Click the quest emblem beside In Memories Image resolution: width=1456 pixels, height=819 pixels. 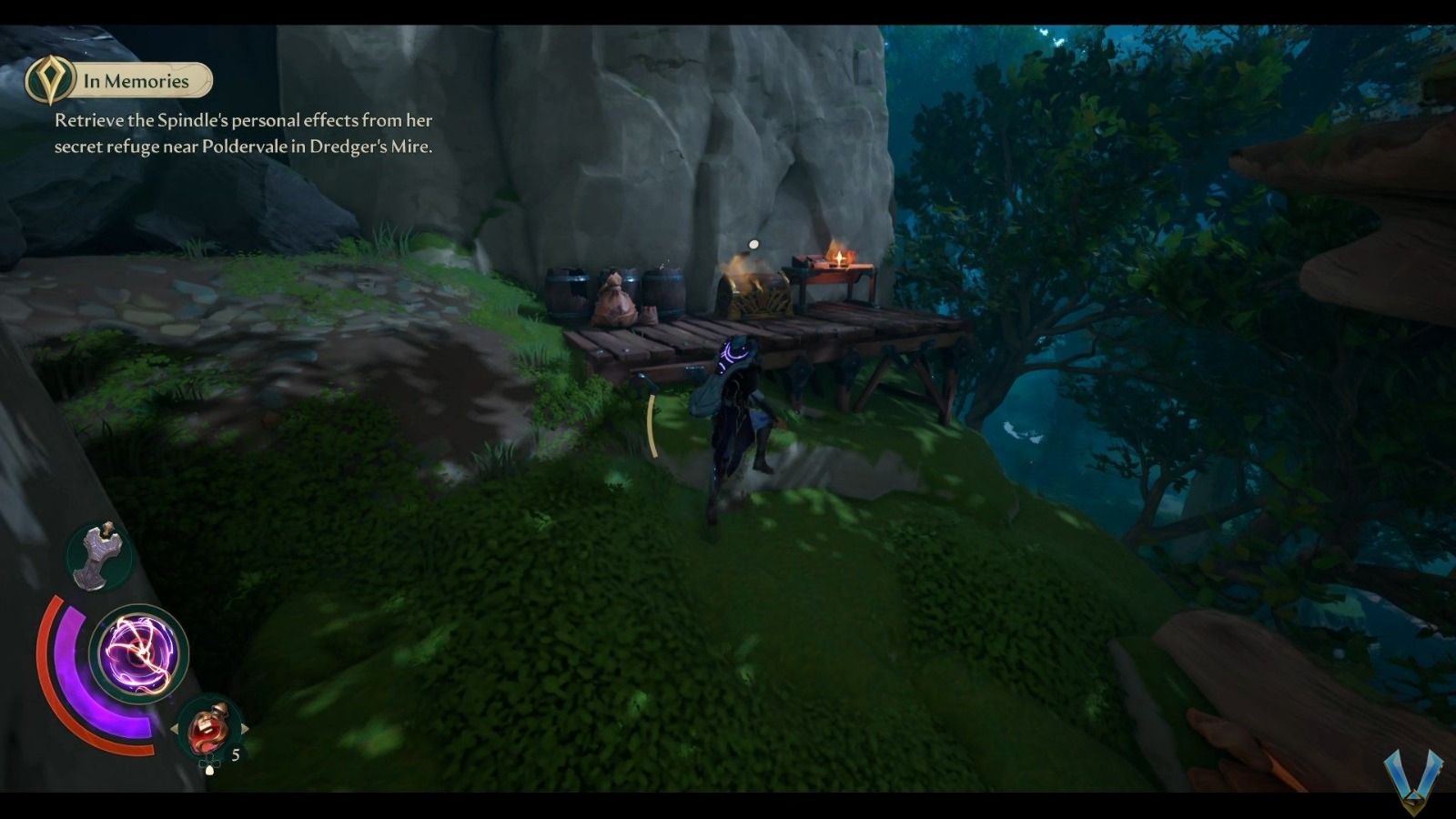50,79
